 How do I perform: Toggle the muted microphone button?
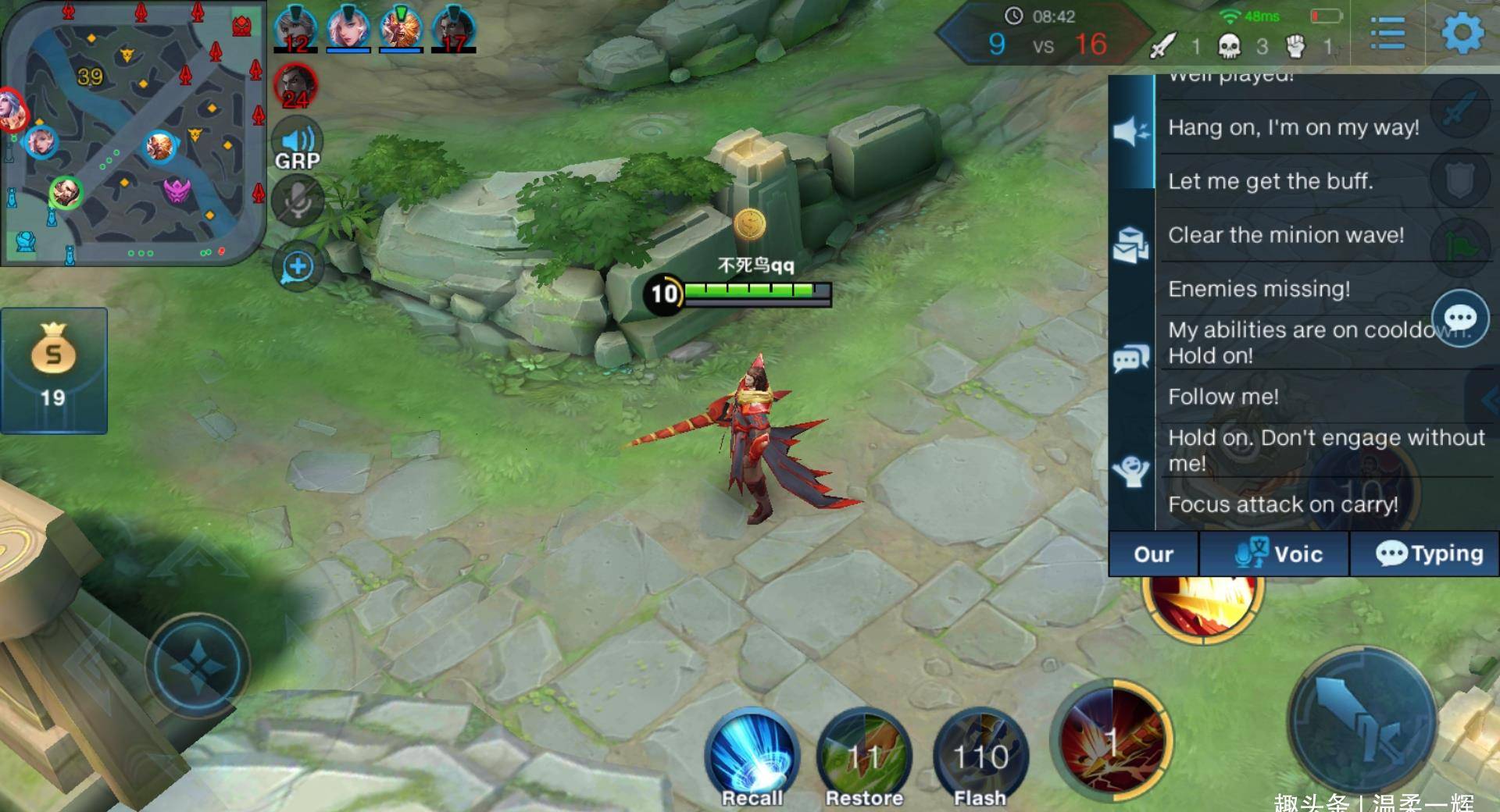coord(297,201)
